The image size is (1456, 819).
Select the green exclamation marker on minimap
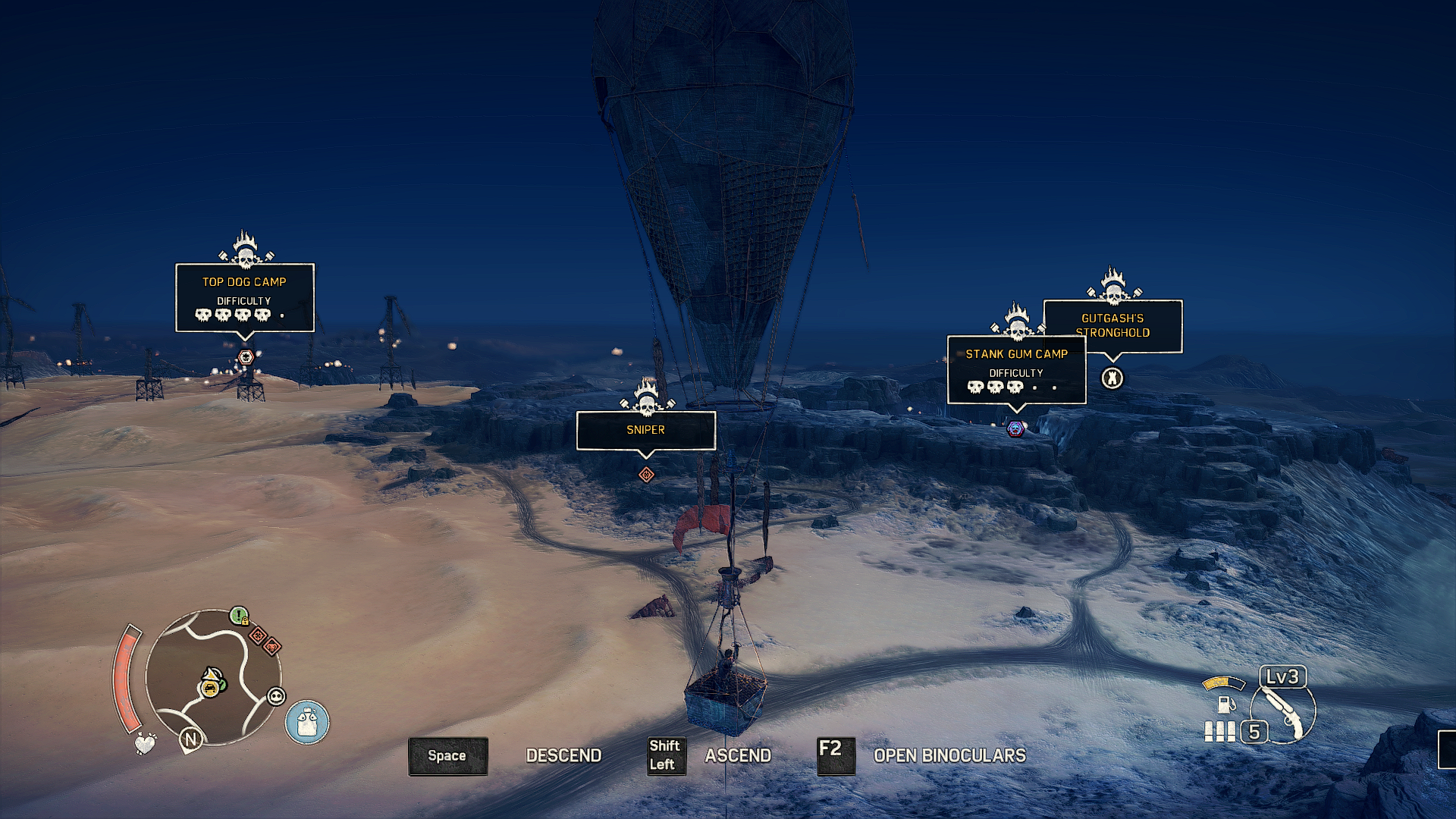(239, 616)
